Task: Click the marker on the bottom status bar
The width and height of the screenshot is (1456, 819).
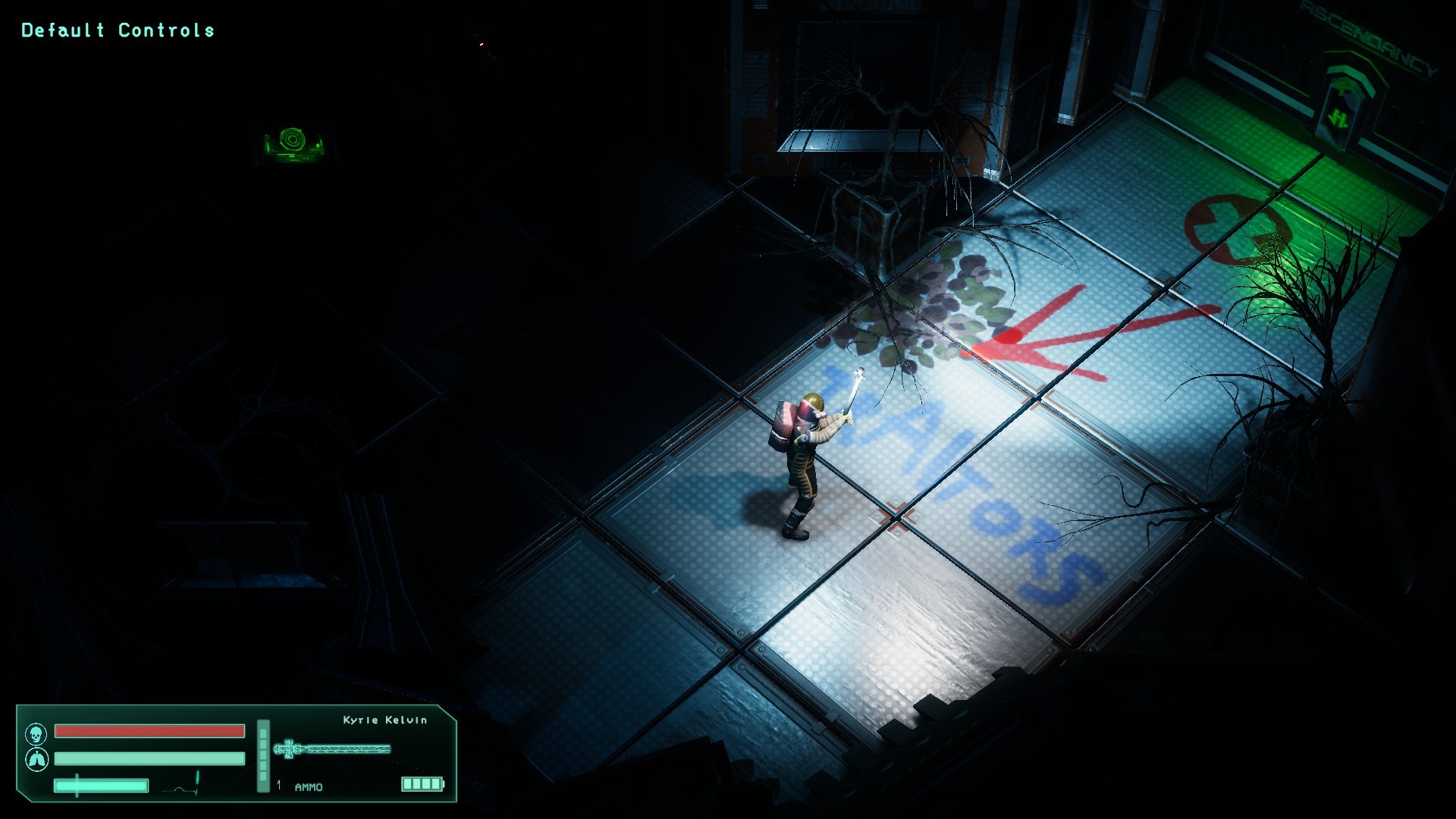Action: click(x=76, y=787)
